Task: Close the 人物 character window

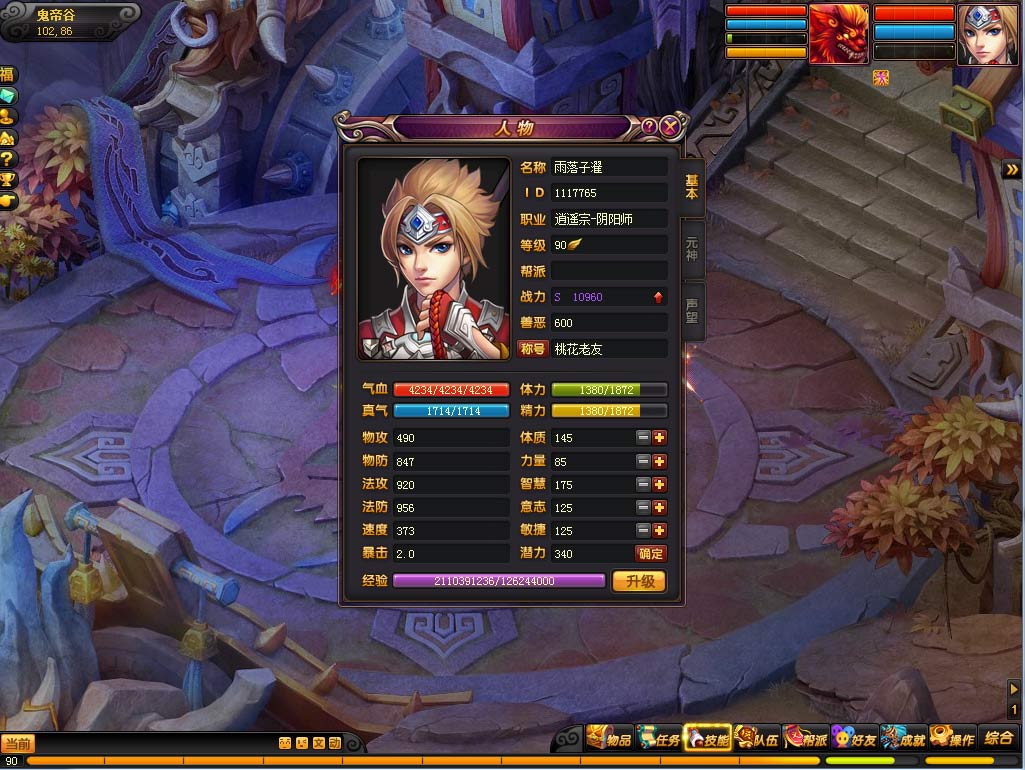Action: pos(670,127)
